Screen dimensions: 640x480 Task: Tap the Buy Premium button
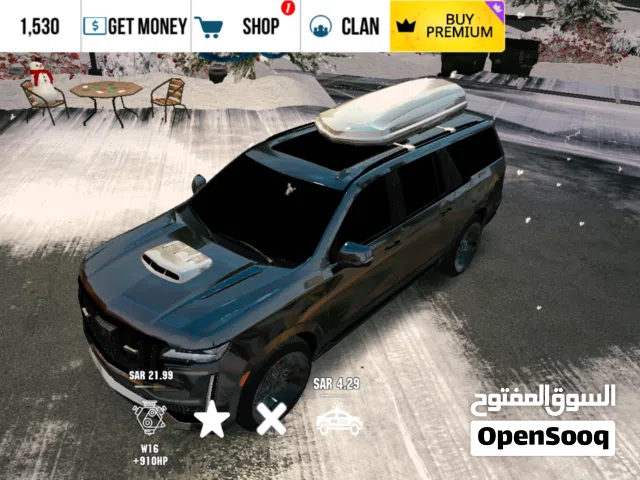pyautogui.click(x=447, y=26)
